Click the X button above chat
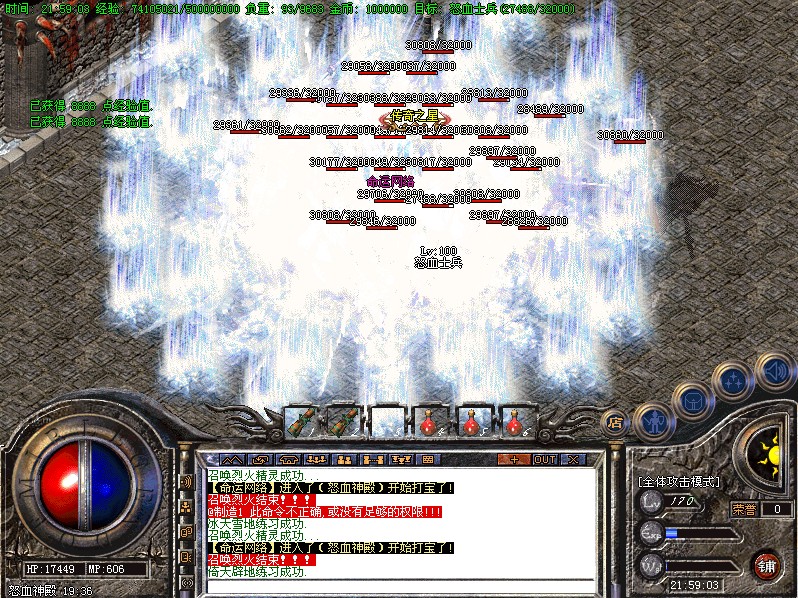798x598 pixels. point(573,460)
